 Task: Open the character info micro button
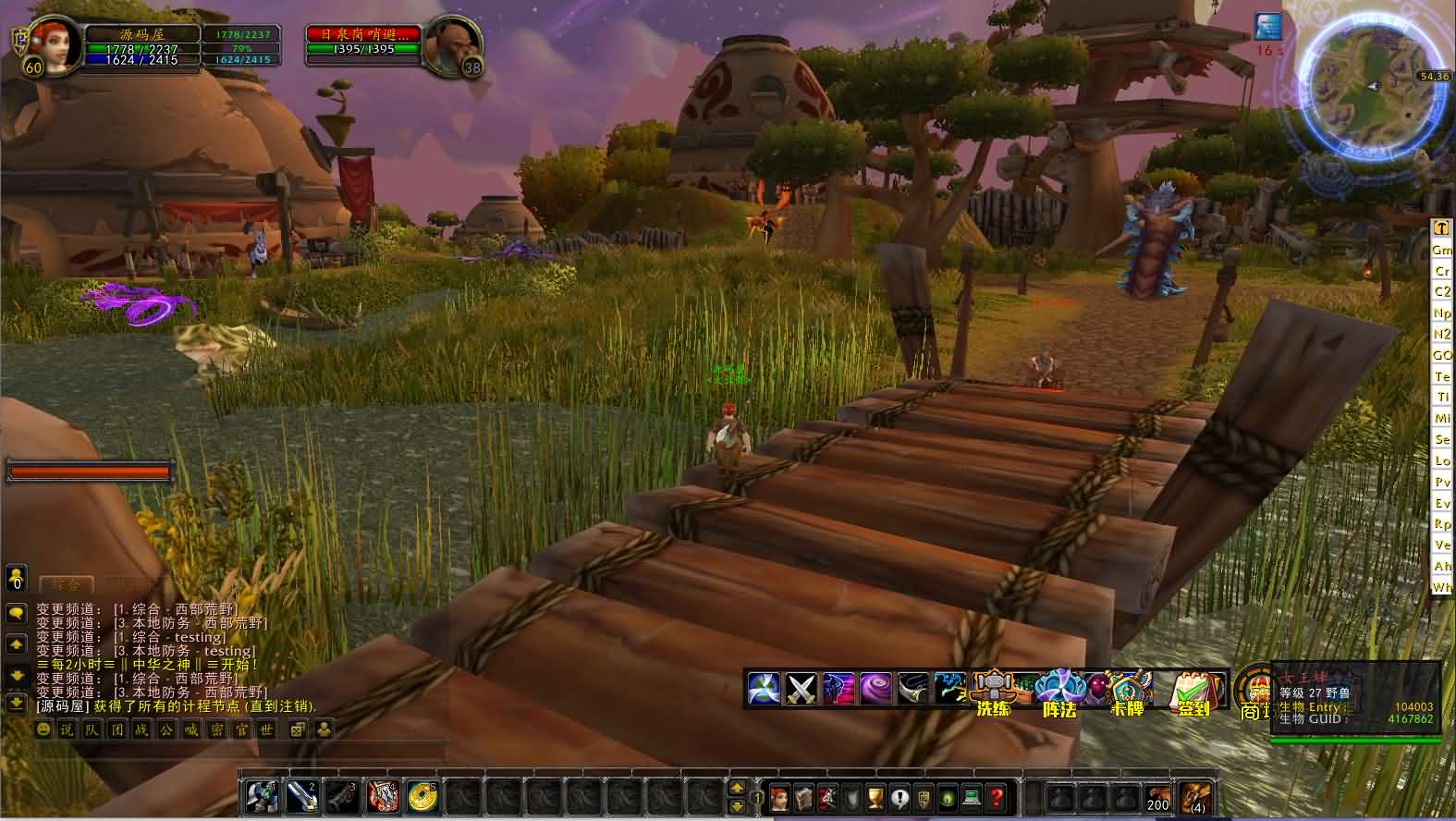point(781,797)
